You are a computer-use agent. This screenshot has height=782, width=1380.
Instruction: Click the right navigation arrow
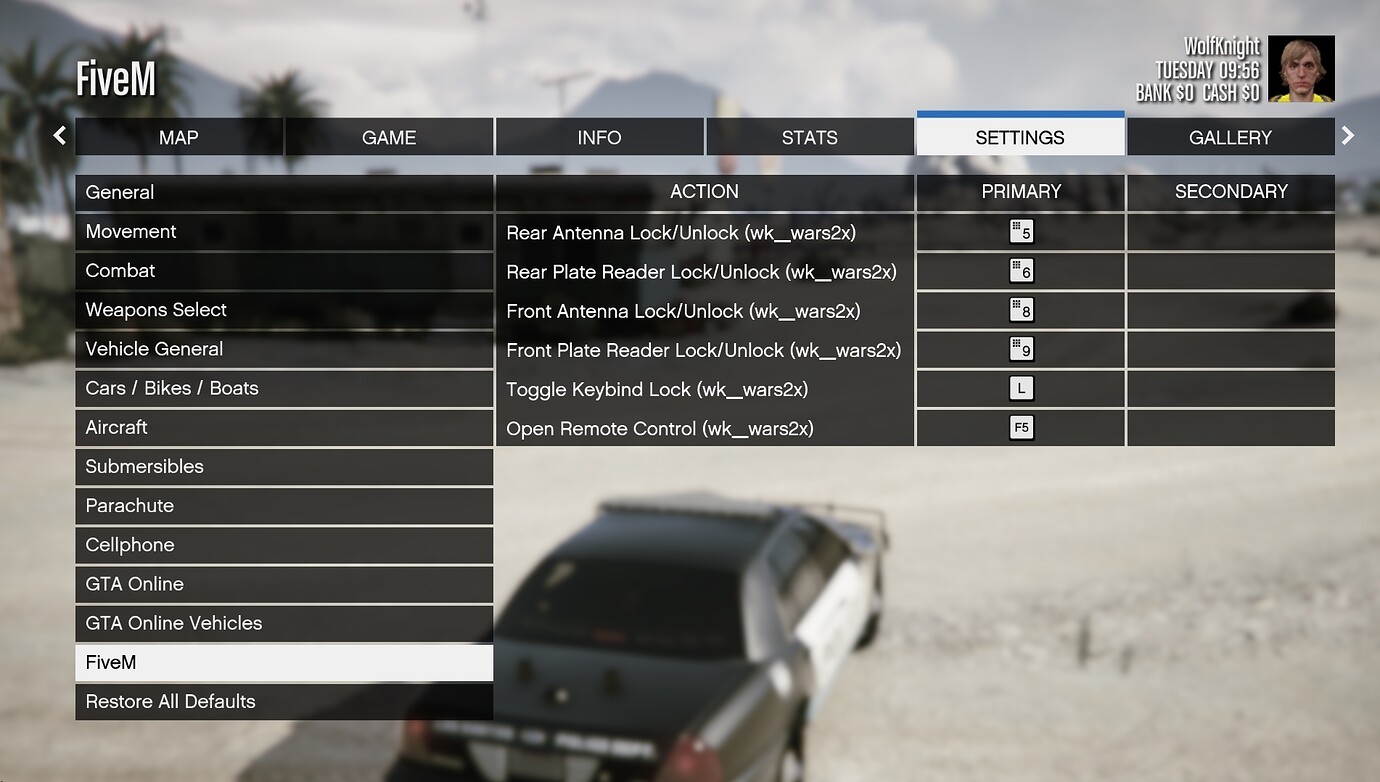pos(1347,135)
